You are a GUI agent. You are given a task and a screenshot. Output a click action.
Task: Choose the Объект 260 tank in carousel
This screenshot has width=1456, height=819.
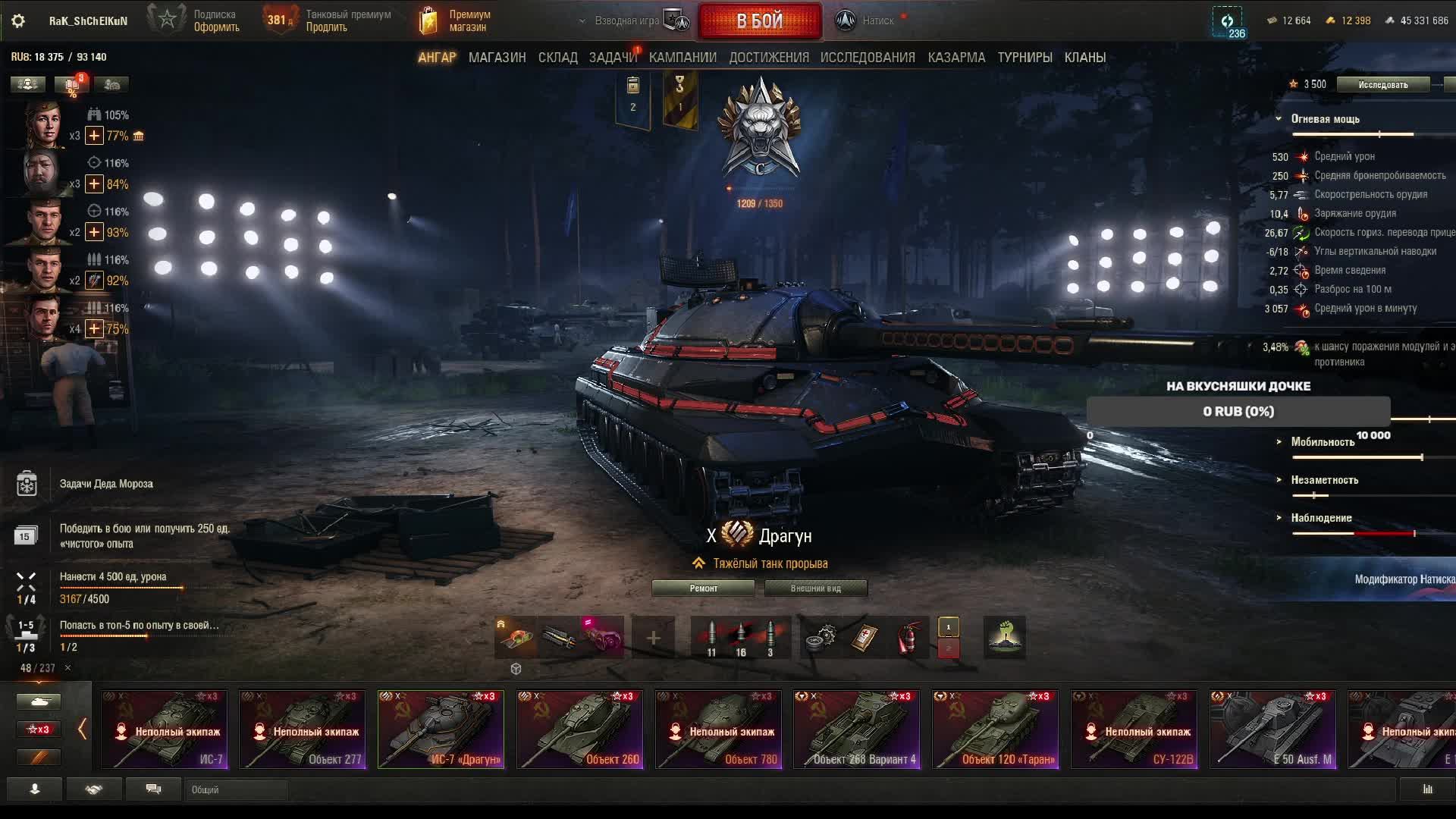click(579, 730)
